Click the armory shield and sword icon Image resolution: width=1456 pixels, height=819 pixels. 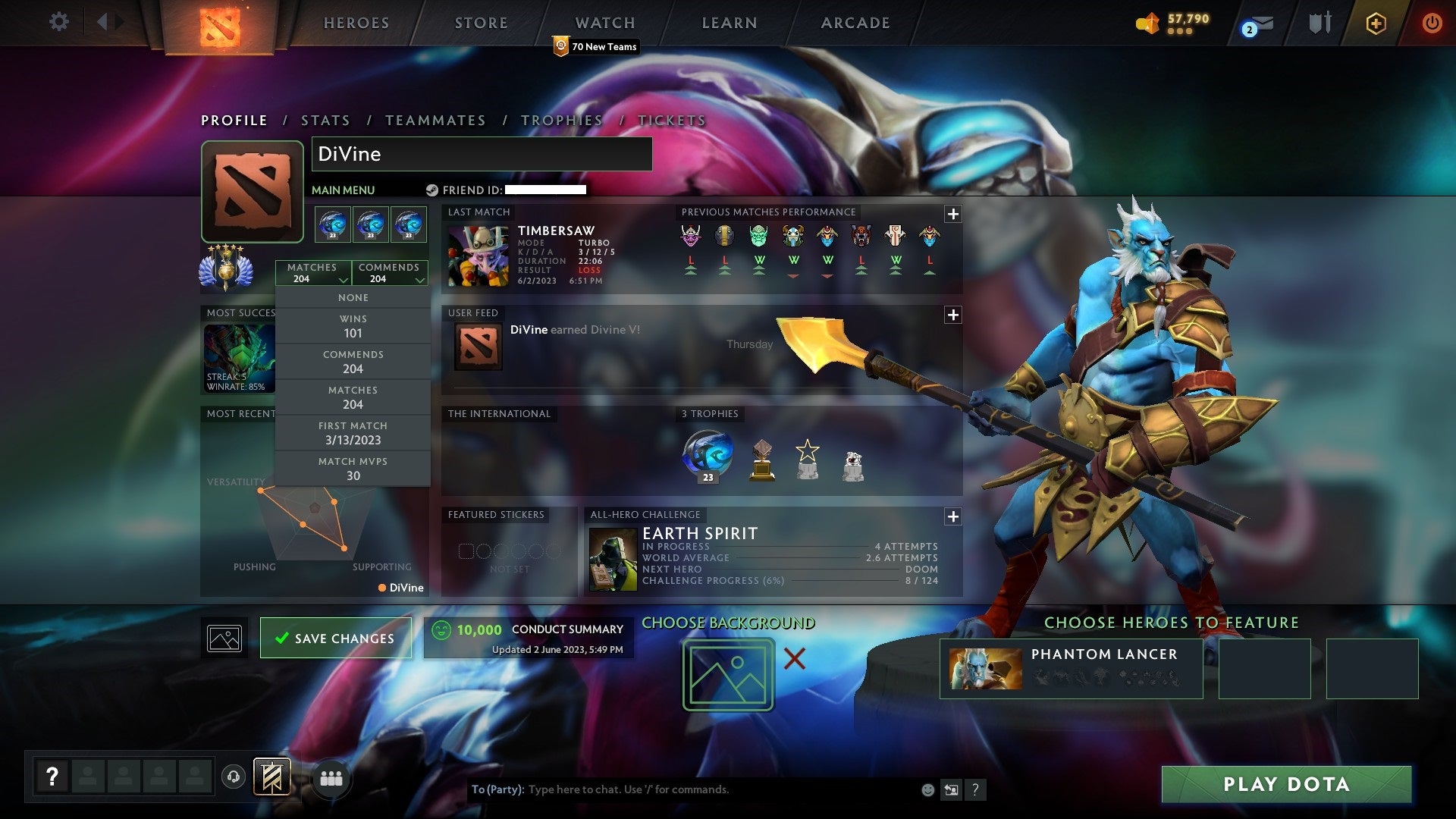click(x=1319, y=23)
